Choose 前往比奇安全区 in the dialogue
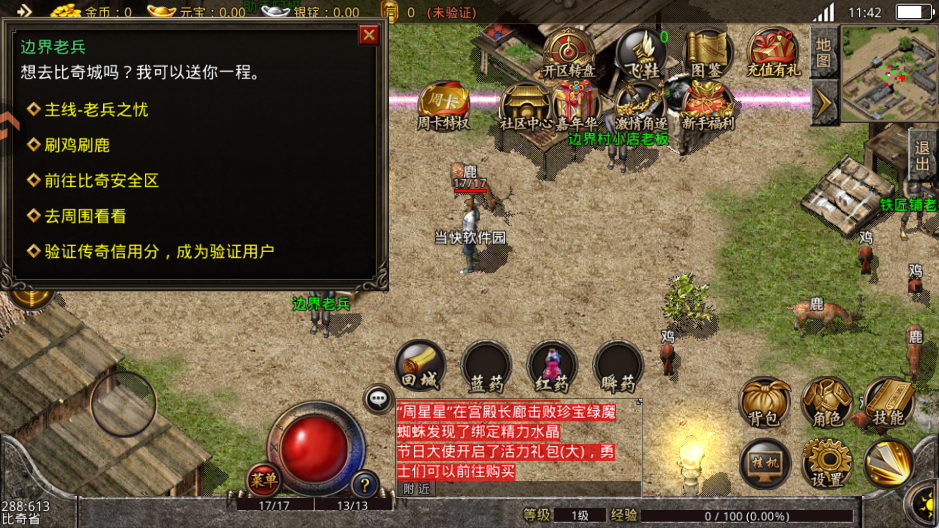 coord(101,181)
